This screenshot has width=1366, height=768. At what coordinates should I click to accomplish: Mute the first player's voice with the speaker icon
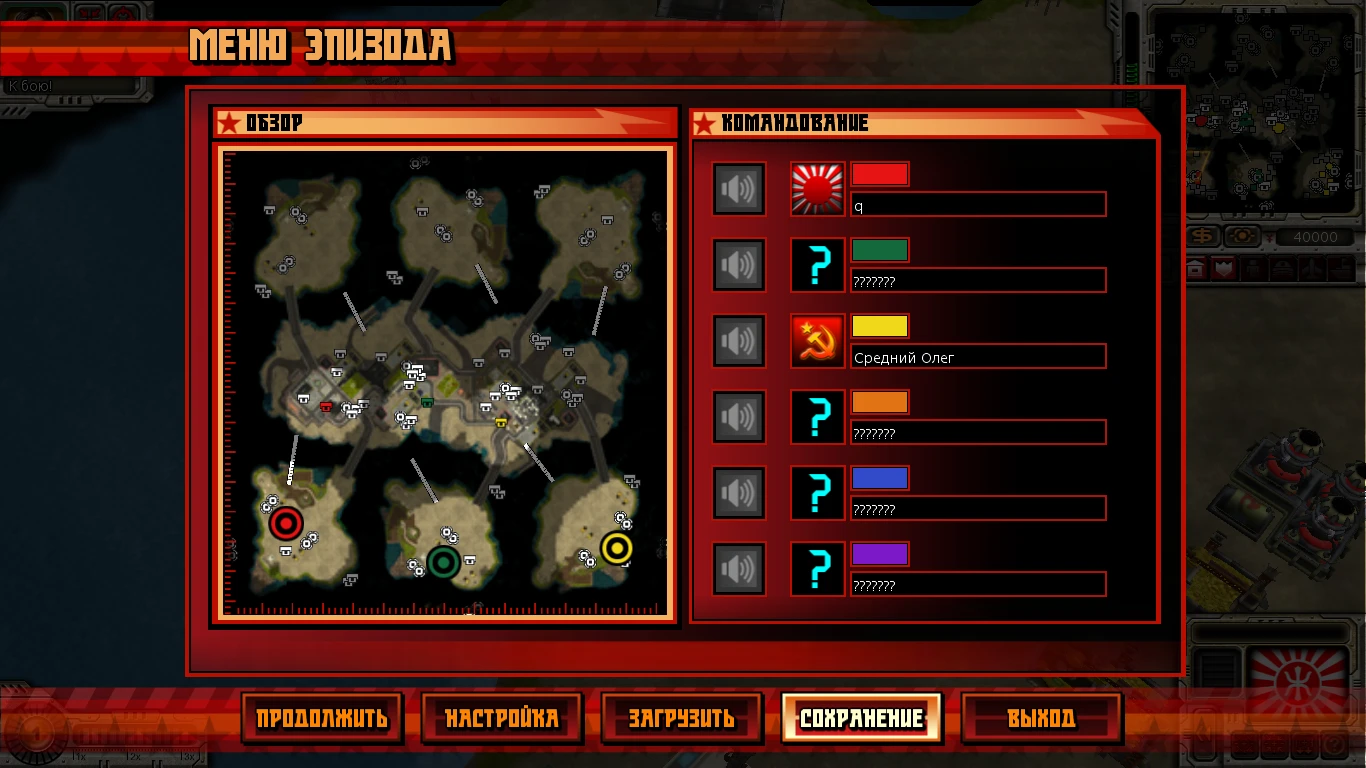pyautogui.click(x=738, y=188)
